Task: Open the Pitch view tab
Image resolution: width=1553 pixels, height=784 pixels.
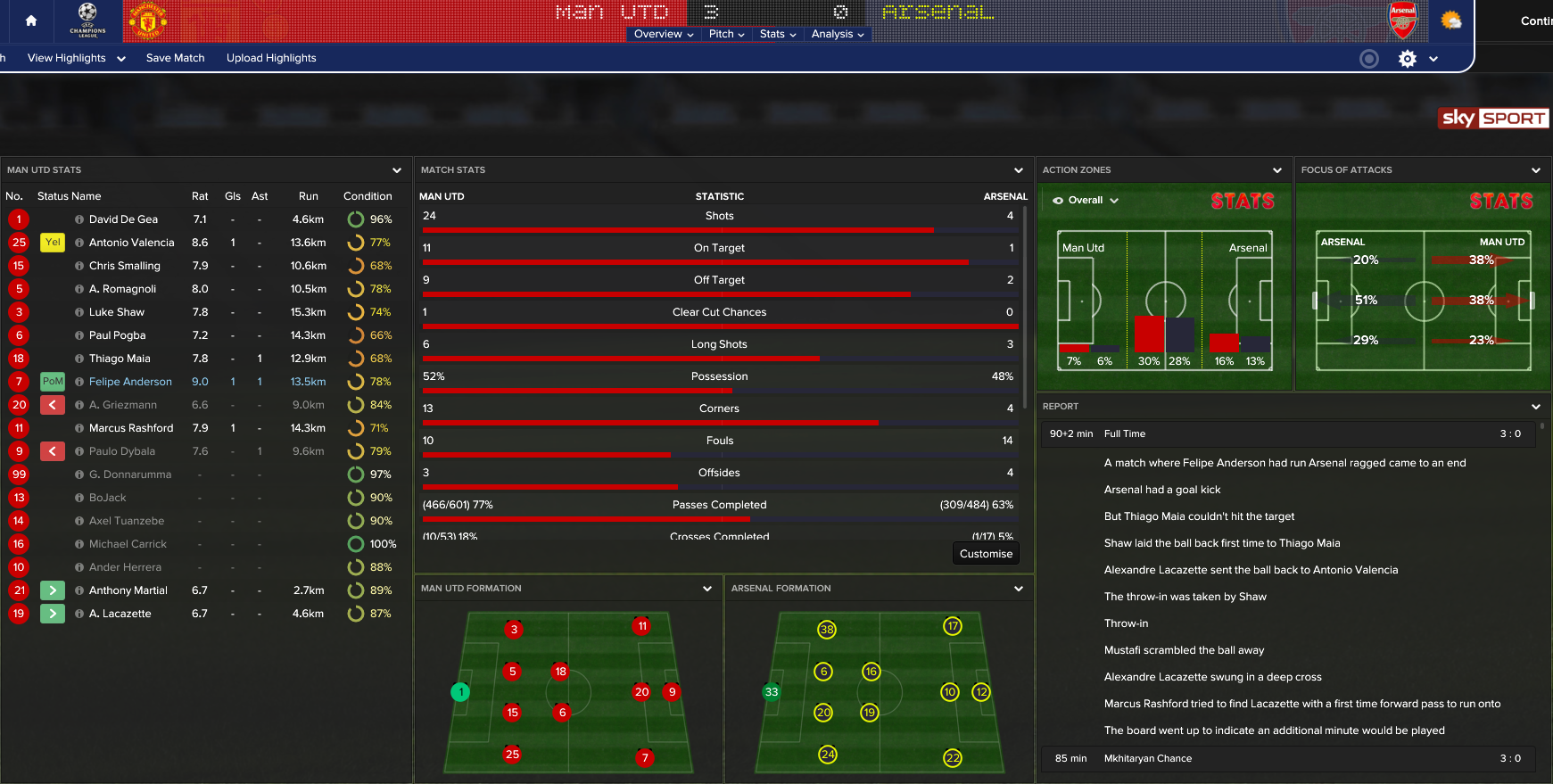Action: (x=725, y=34)
